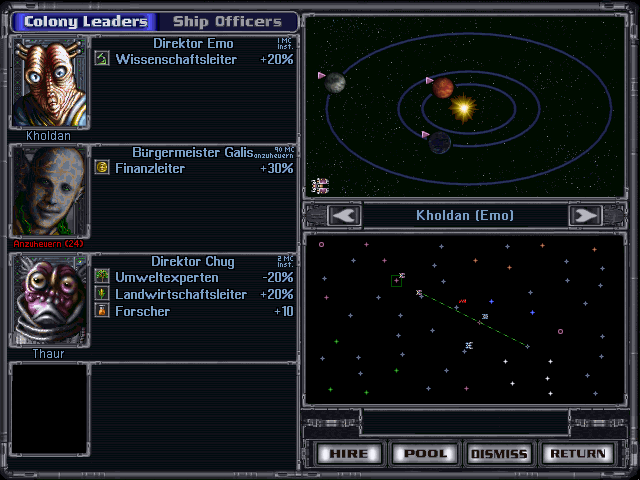Viewport: 640px width, 480px height.
Task: Pick Direktor Chug's portrait
Action: pos(49,298)
